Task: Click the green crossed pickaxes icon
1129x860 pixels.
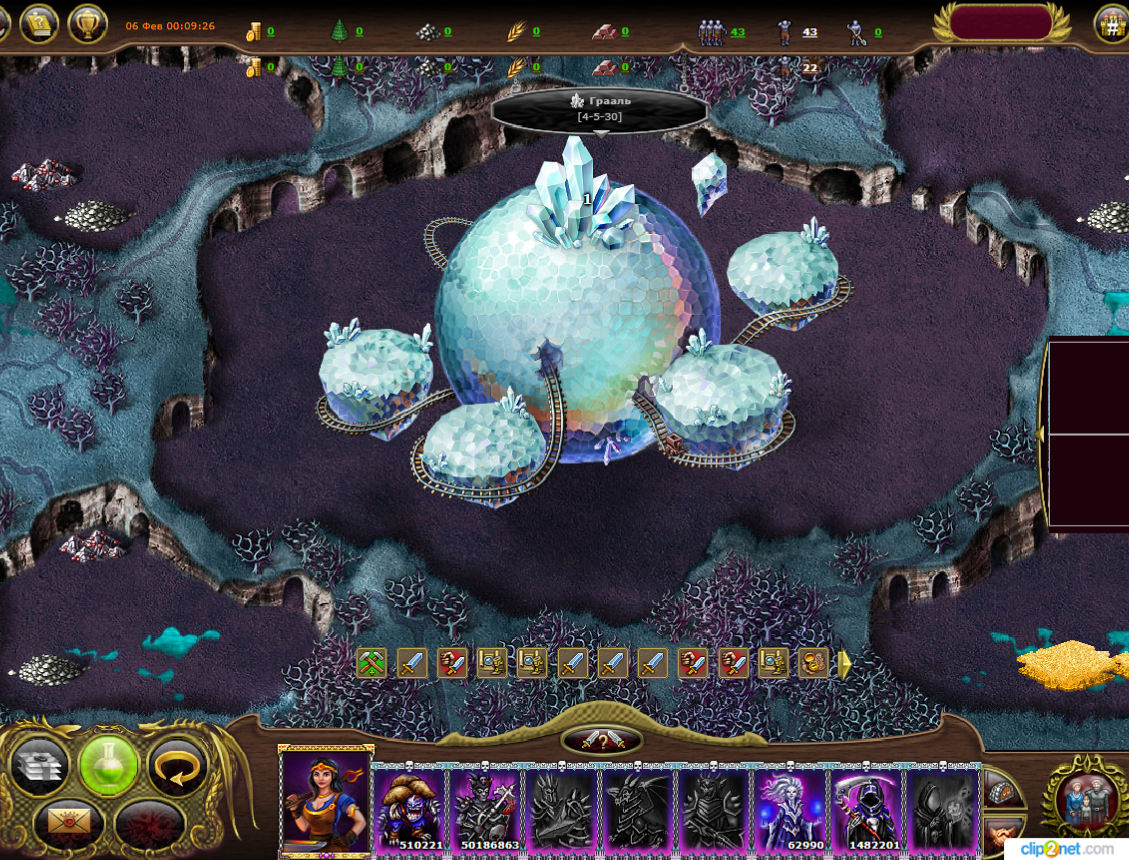Action: pos(372,663)
